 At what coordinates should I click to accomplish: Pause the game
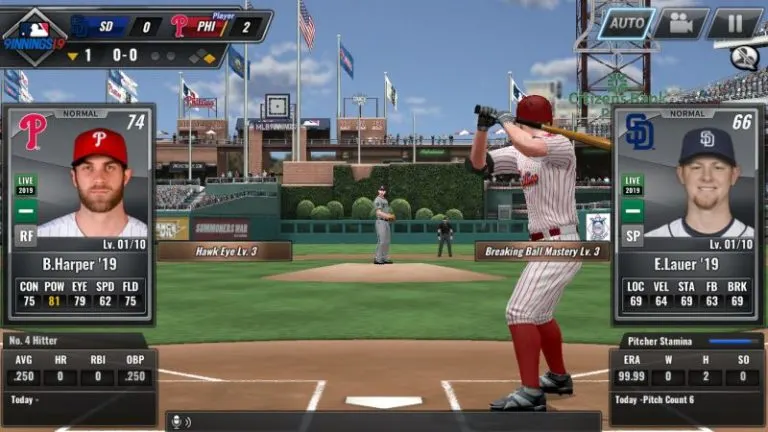pos(735,23)
